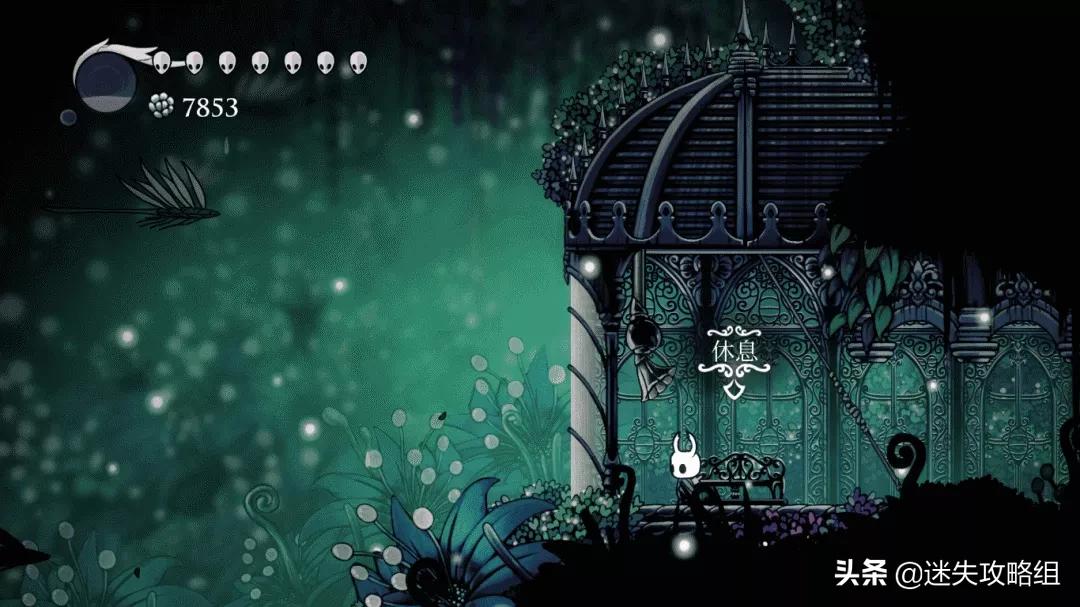The width and height of the screenshot is (1080, 607).
Task: Select the 休息 rest prompt above the bench
Action: pyautogui.click(x=736, y=353)
